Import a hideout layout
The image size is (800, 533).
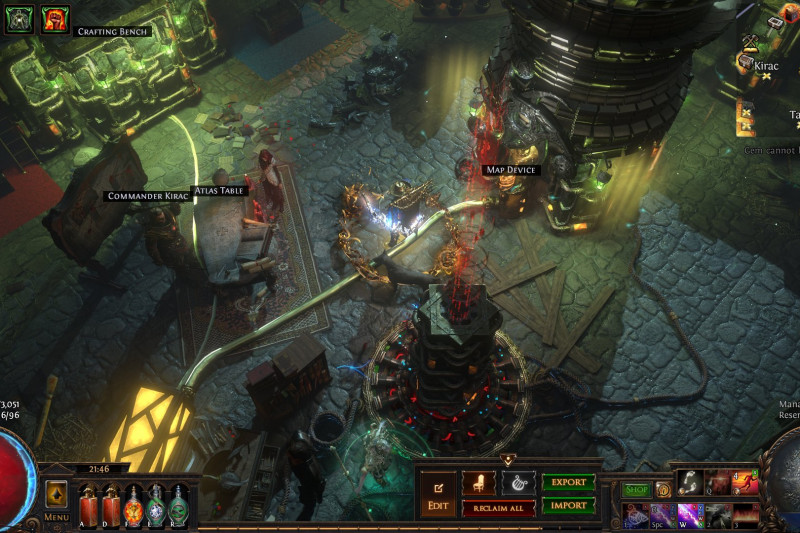tap(568, 506)
